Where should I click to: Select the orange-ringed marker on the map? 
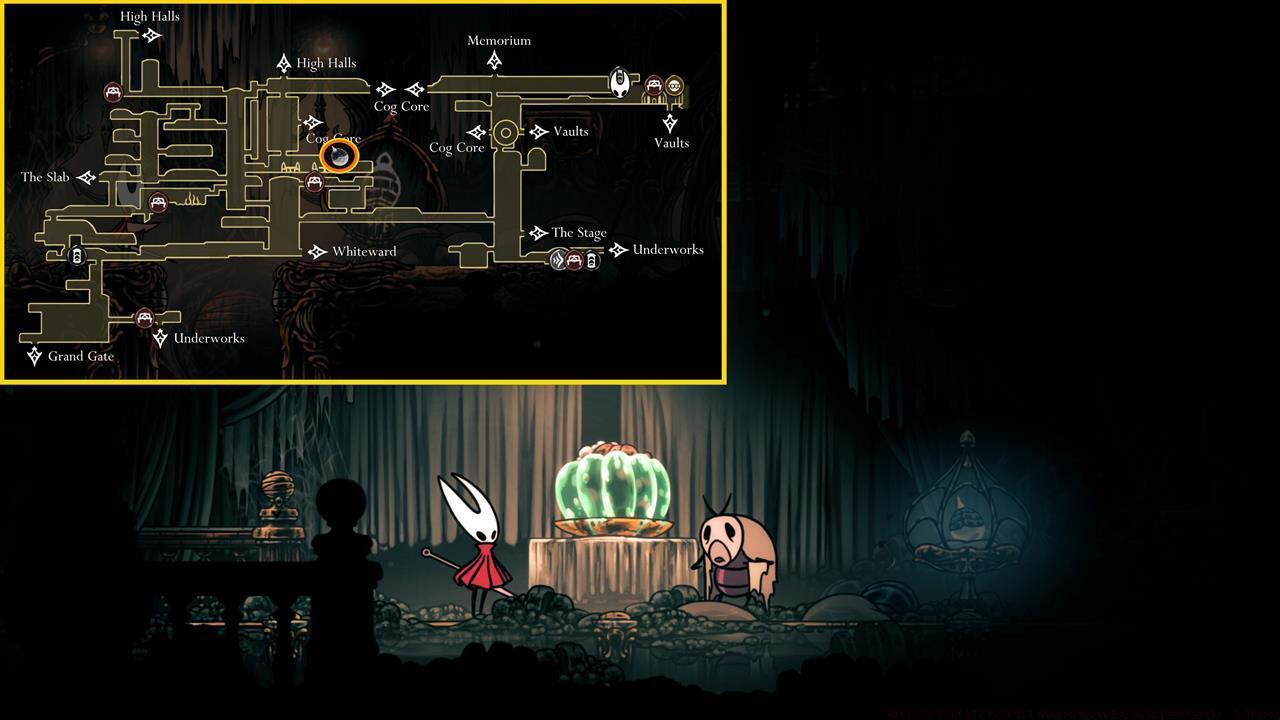pyautogui.click(x=340, y=156)
